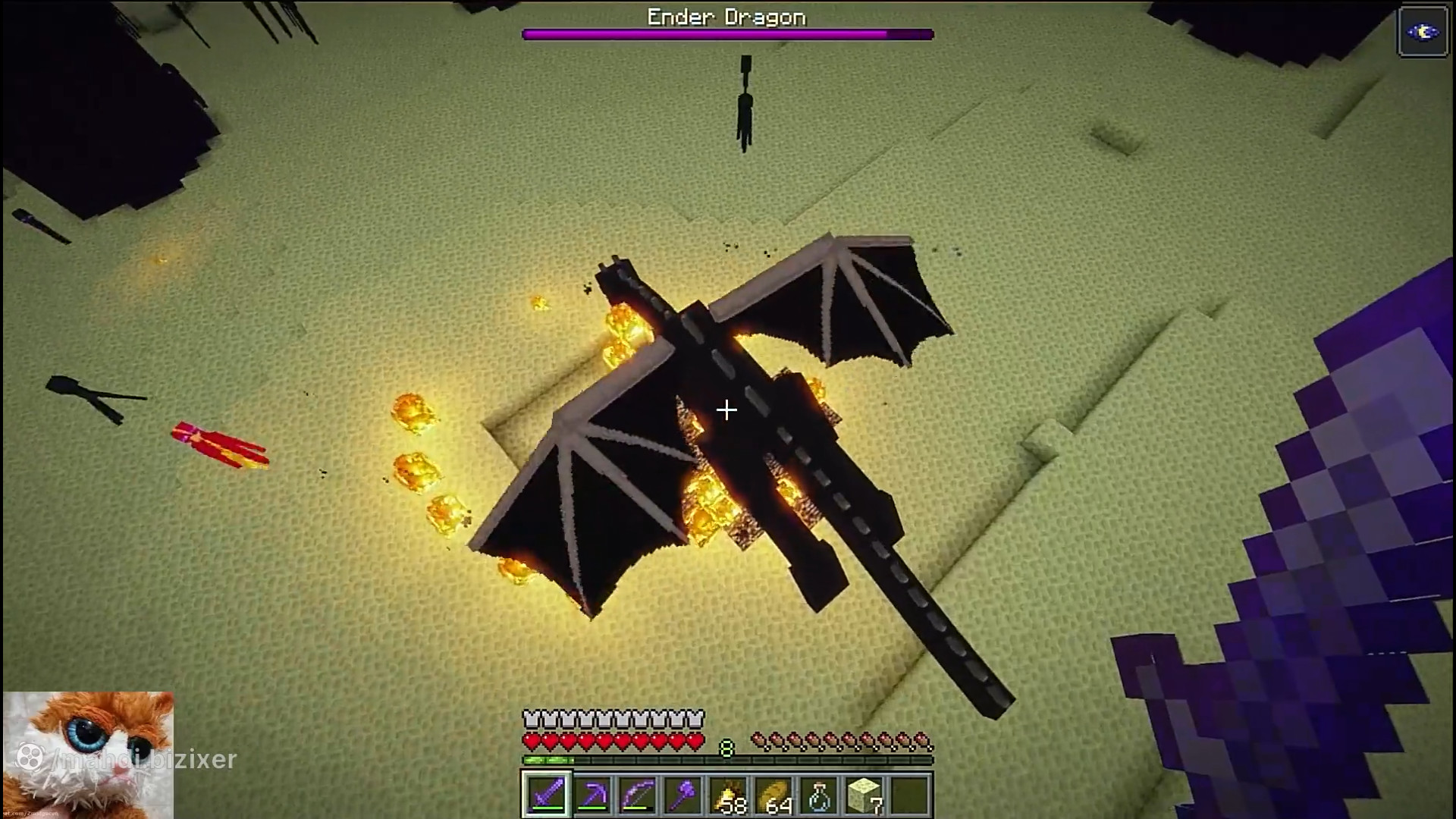This screenshot has height=819, width=1456.
Task: Select the end stone block slot
Action: [x=864, y=795]
